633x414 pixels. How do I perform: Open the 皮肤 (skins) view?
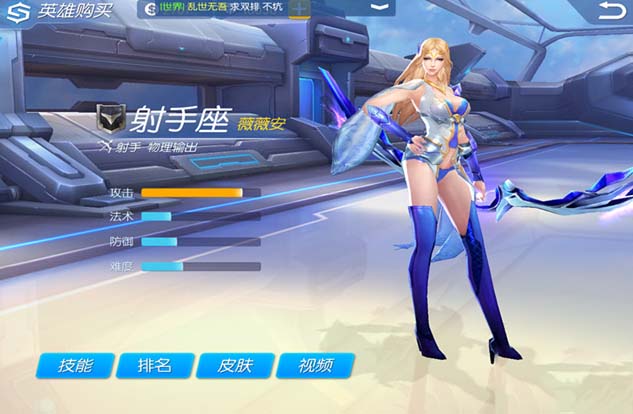point(235,365)
